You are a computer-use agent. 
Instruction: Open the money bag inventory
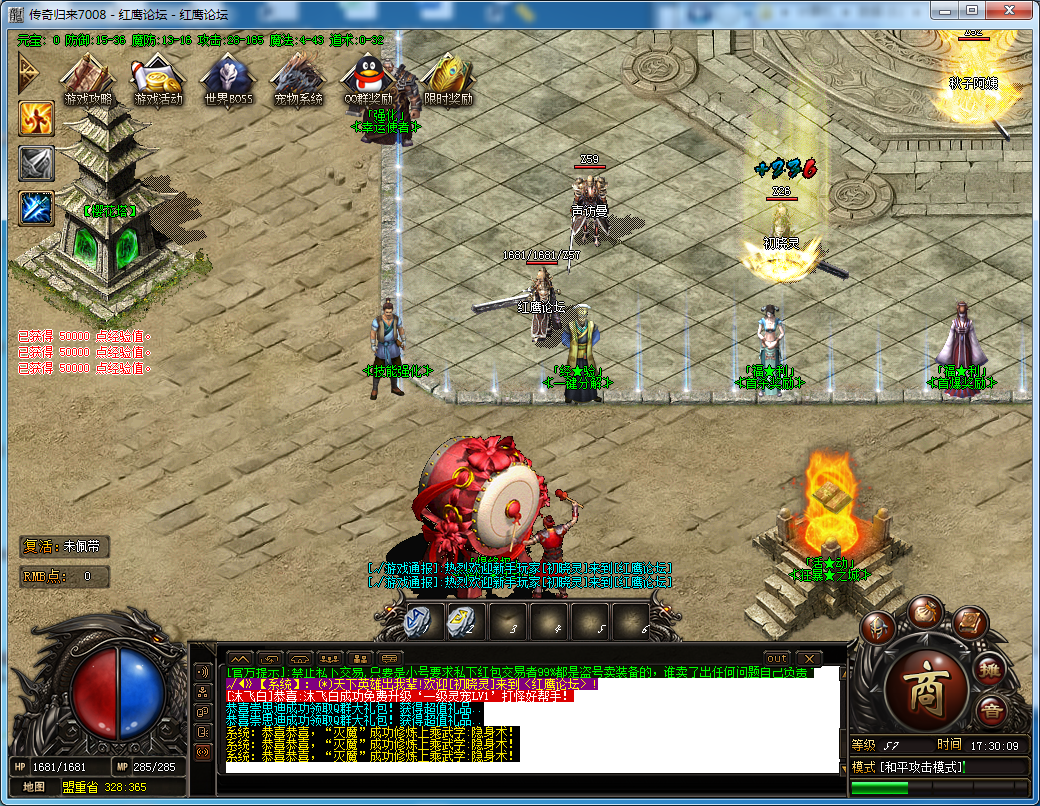coord(926,613)
